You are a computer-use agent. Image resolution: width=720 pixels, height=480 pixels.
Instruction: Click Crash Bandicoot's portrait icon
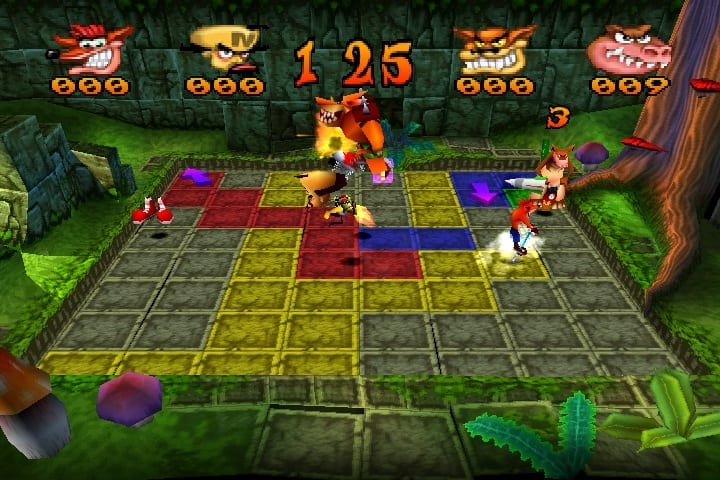point(94,46)
